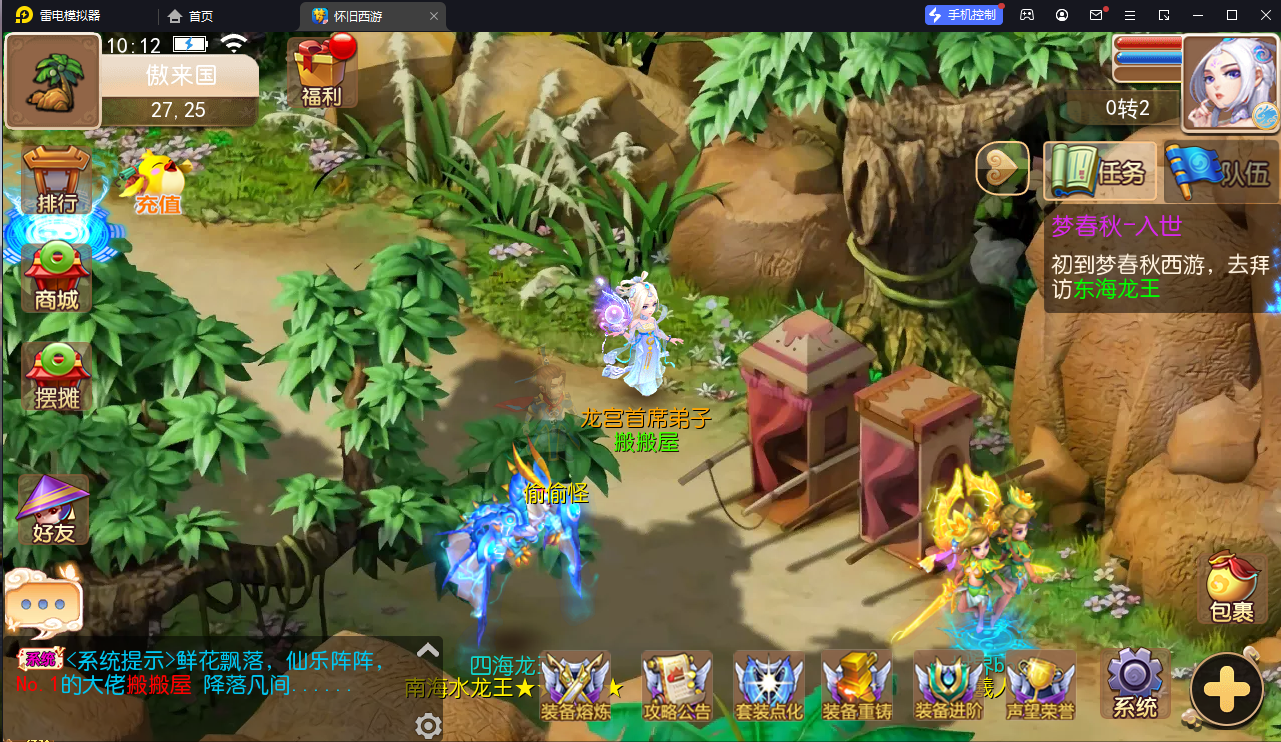1281x742 pixels.
Task: Toggle the orange plus quick-menu button
Action: coord(1227,690)
